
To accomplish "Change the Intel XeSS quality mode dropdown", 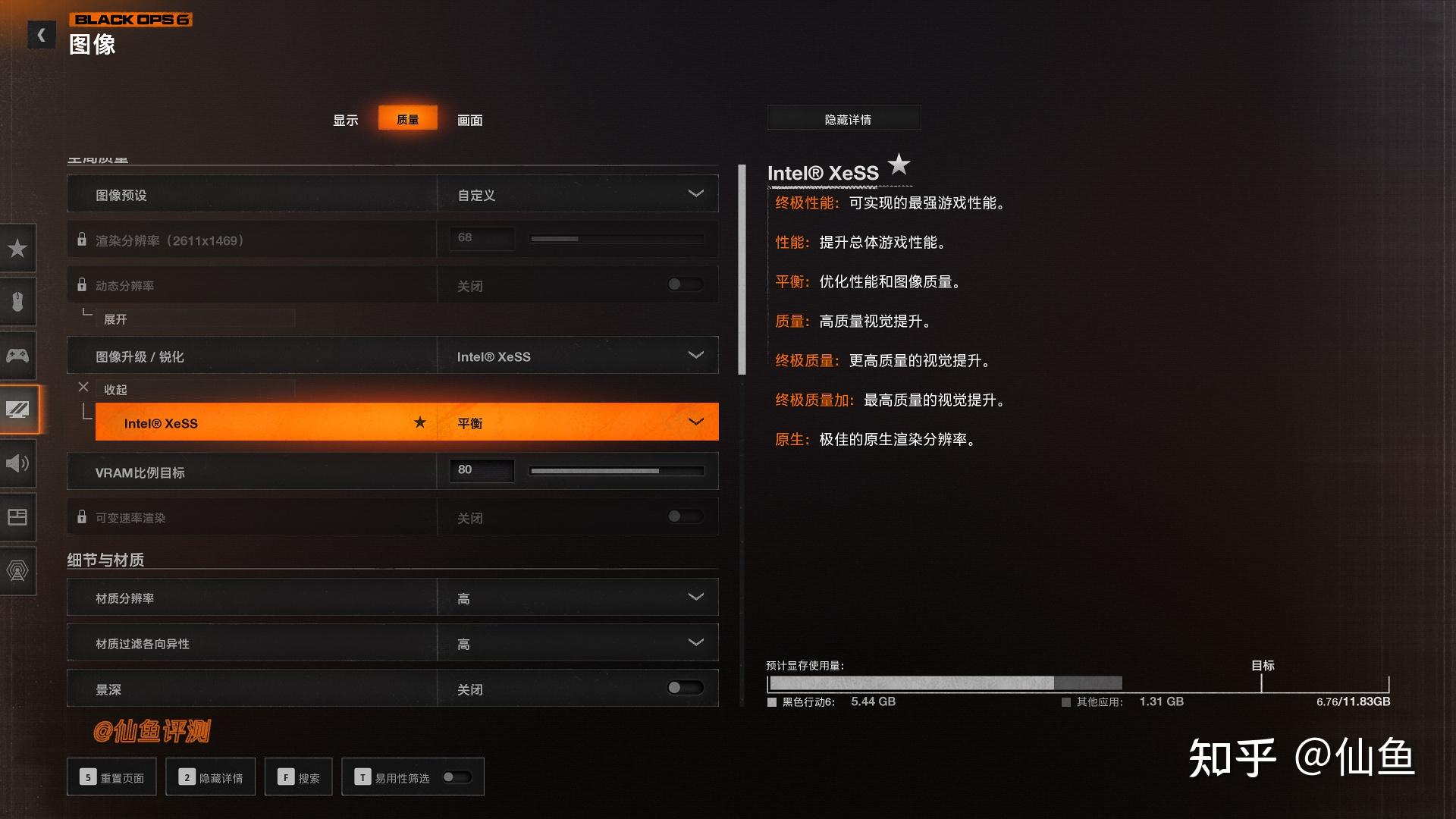I will [578, 422].
